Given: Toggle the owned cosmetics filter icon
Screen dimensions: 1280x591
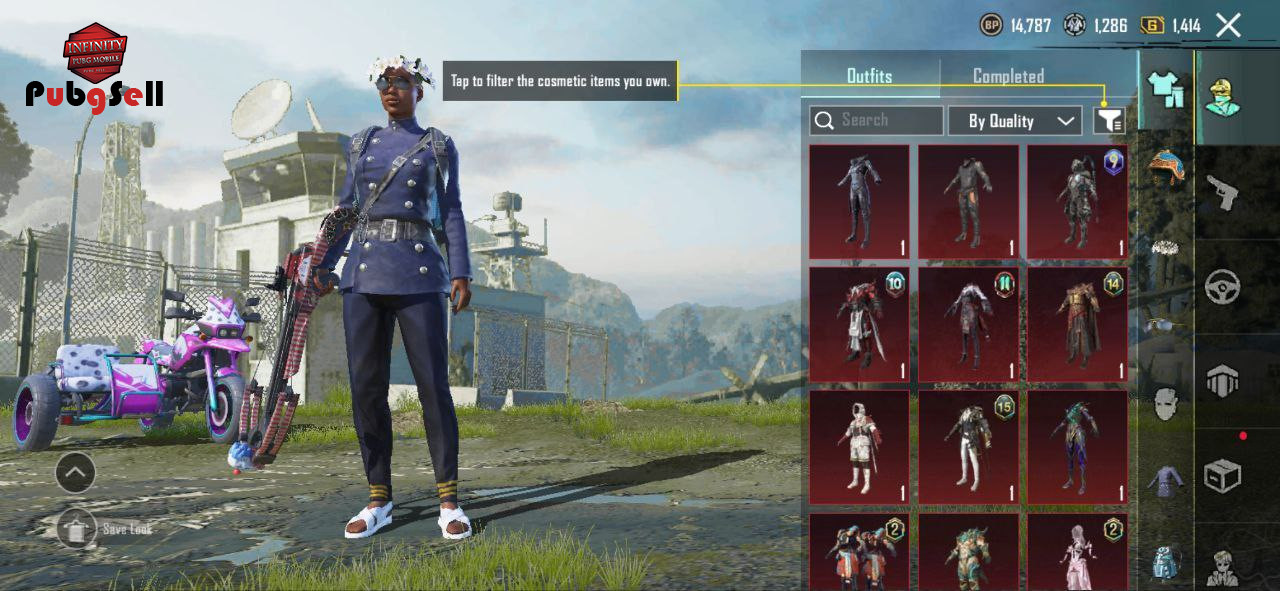Looking at the screenshot, I should [x=1109, y=121].
